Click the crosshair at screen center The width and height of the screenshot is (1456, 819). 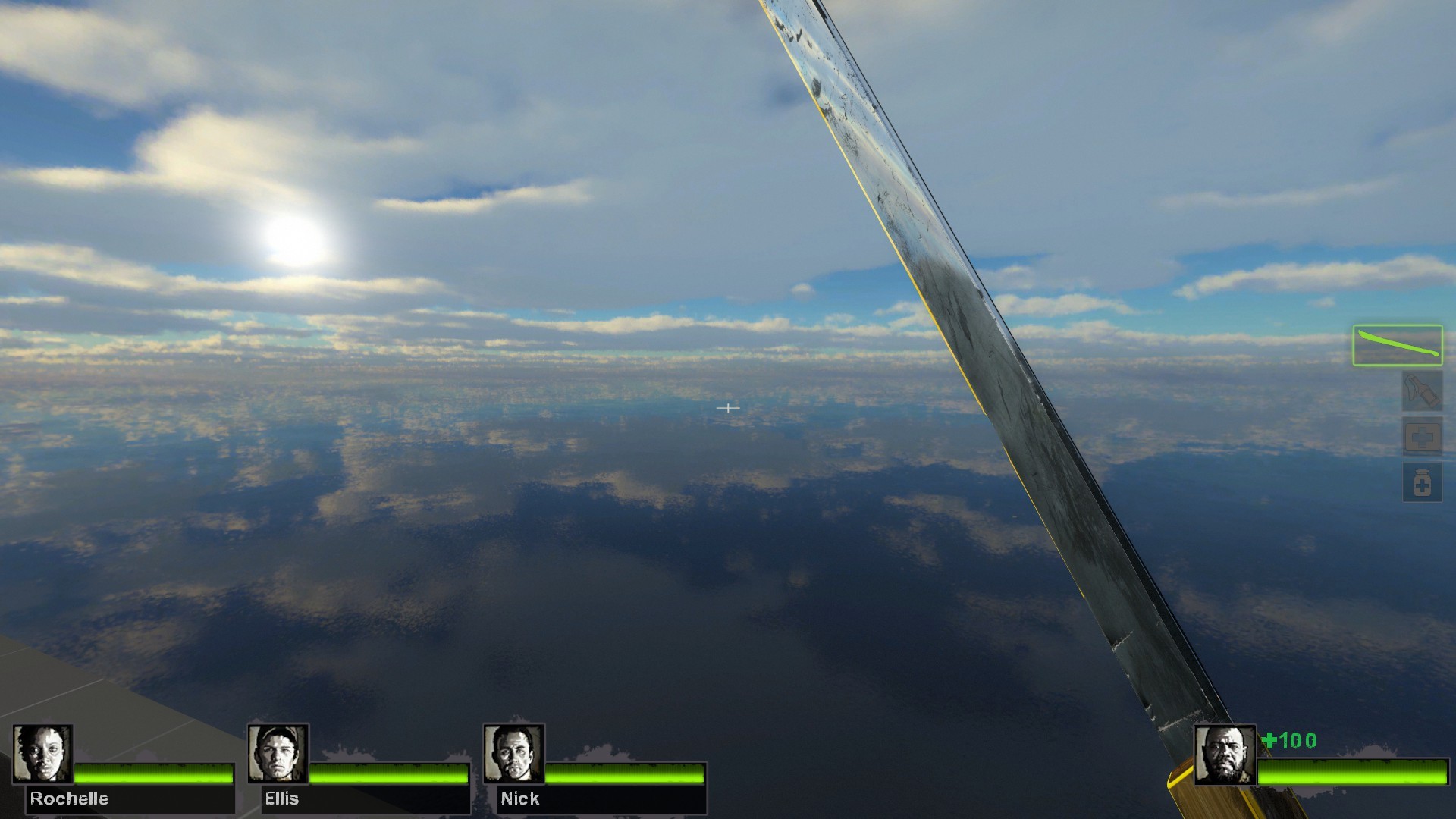(728, 408)
